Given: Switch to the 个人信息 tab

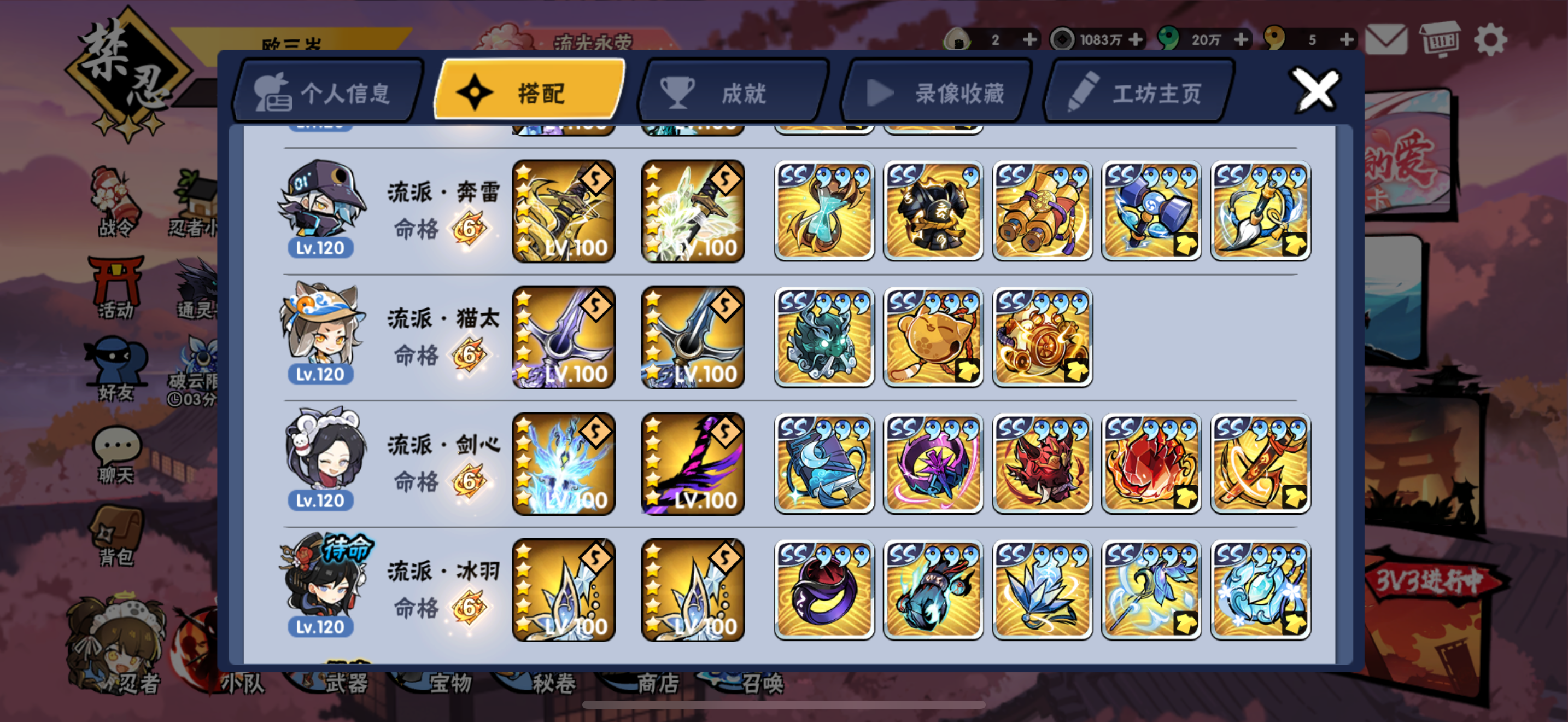Looking at the screenshot, I should (x=329, y=91).
